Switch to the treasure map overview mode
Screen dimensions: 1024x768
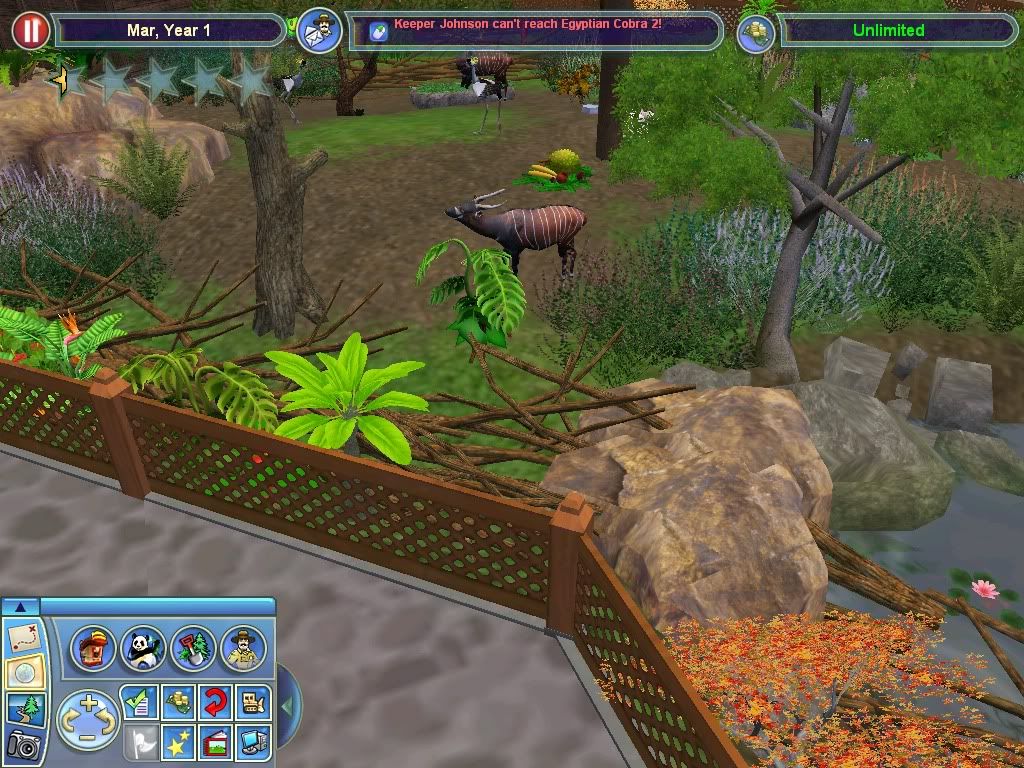[22, 637]
